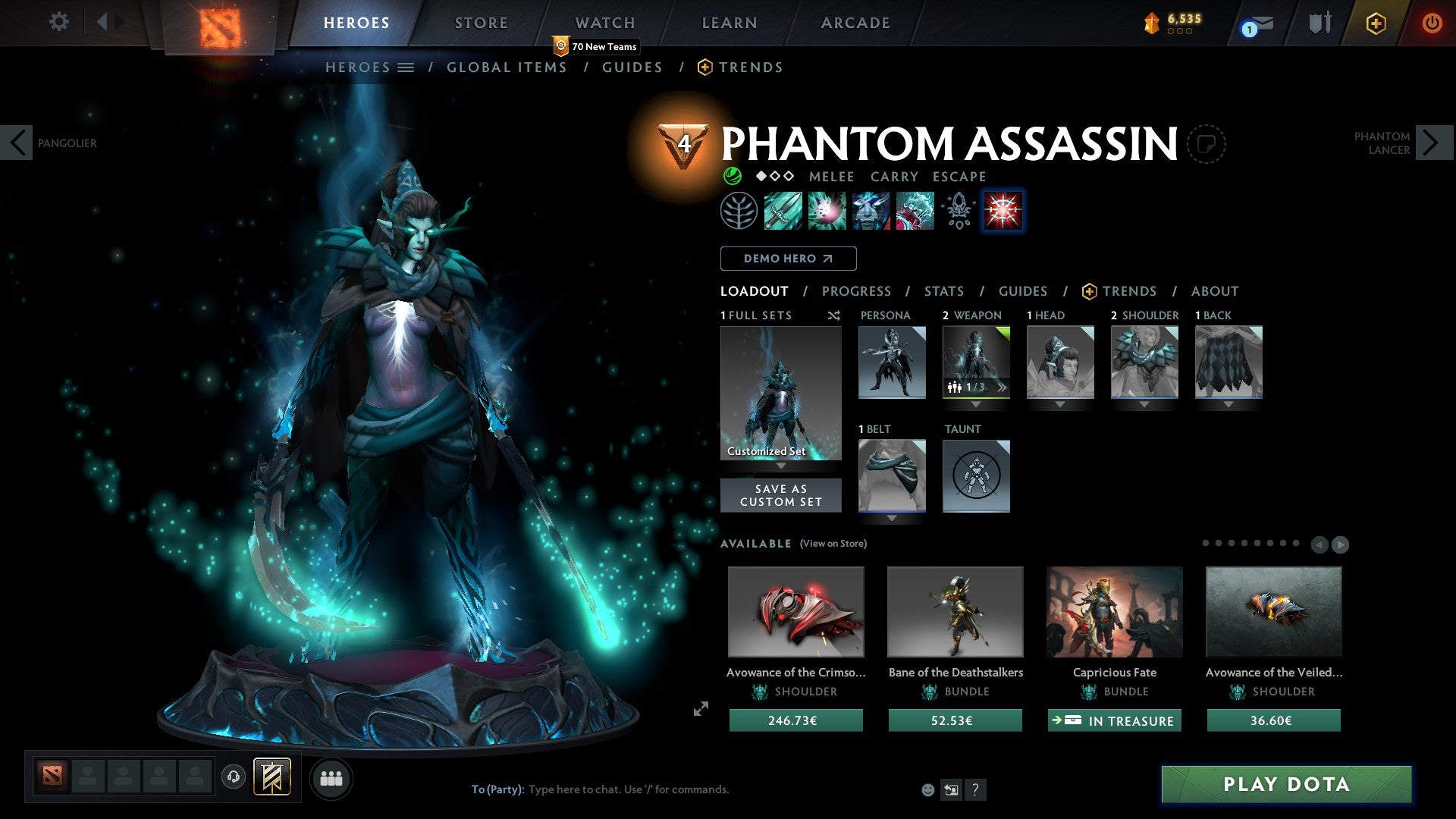The width and height of the screenshot is (1456, 819).
Task: Go to previous hero Pangolier
Action: (17, 143)
